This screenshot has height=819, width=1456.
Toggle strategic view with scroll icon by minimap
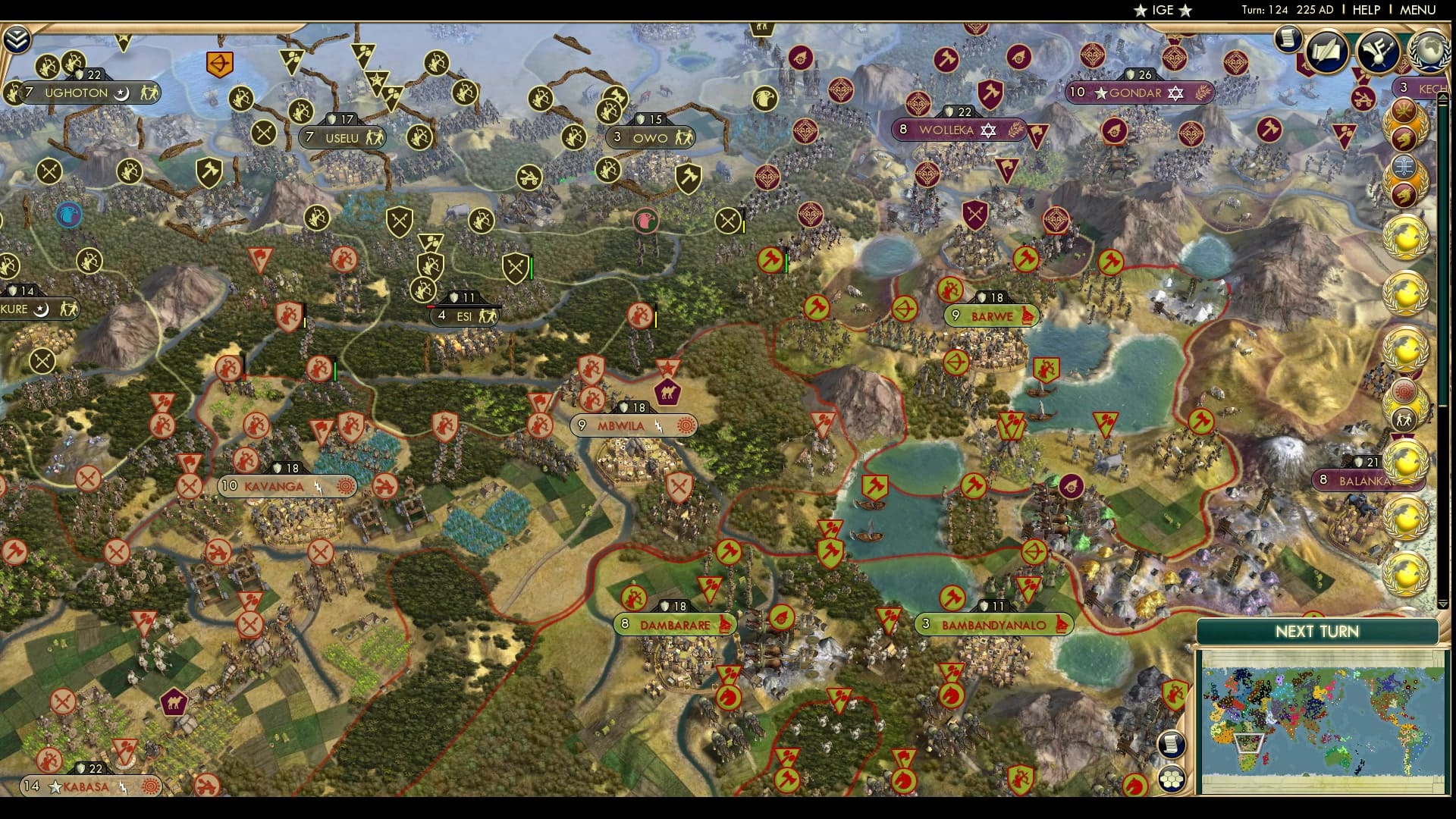(1171, 744)
